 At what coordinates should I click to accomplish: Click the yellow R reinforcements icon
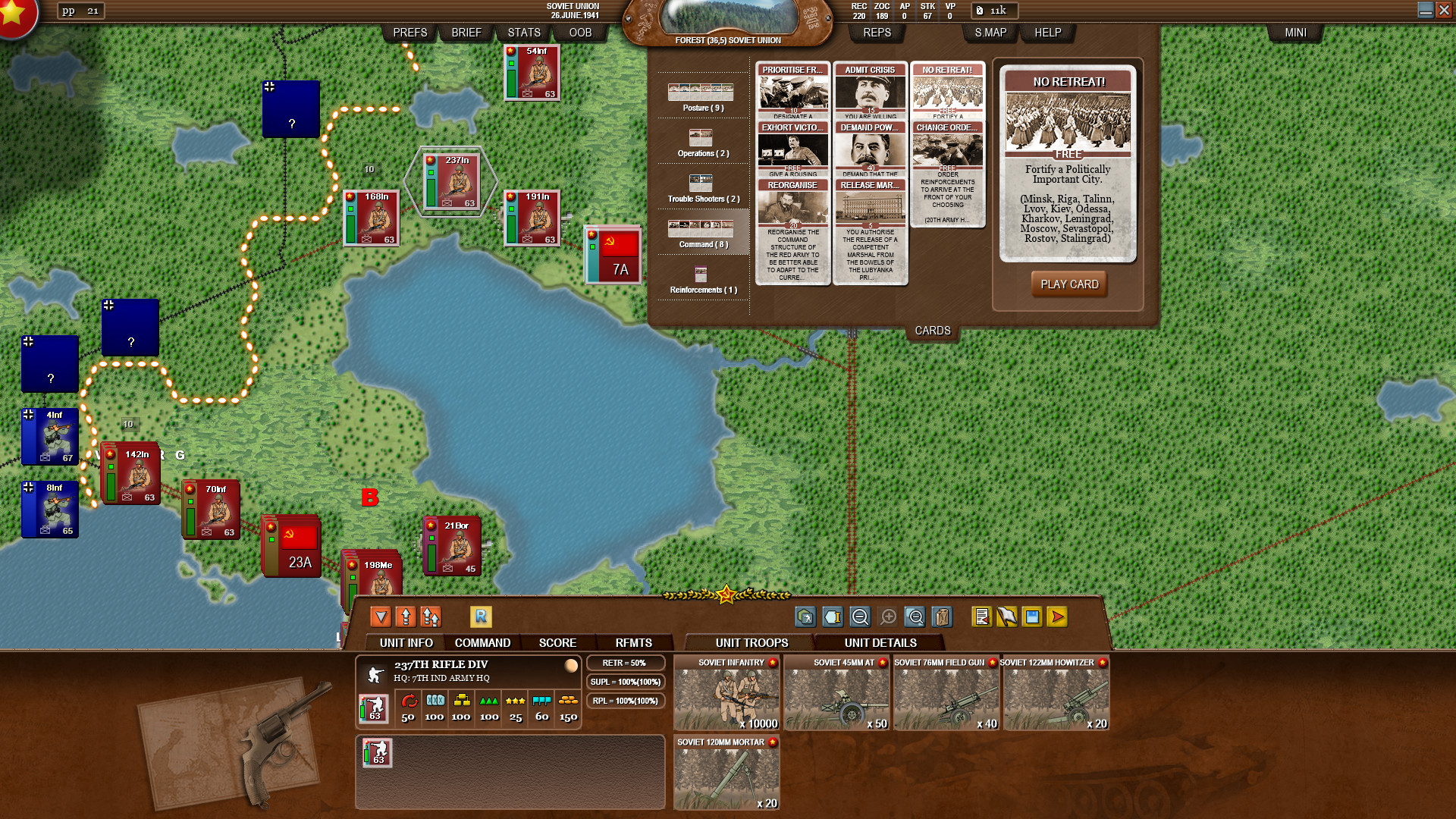(482, 617)
